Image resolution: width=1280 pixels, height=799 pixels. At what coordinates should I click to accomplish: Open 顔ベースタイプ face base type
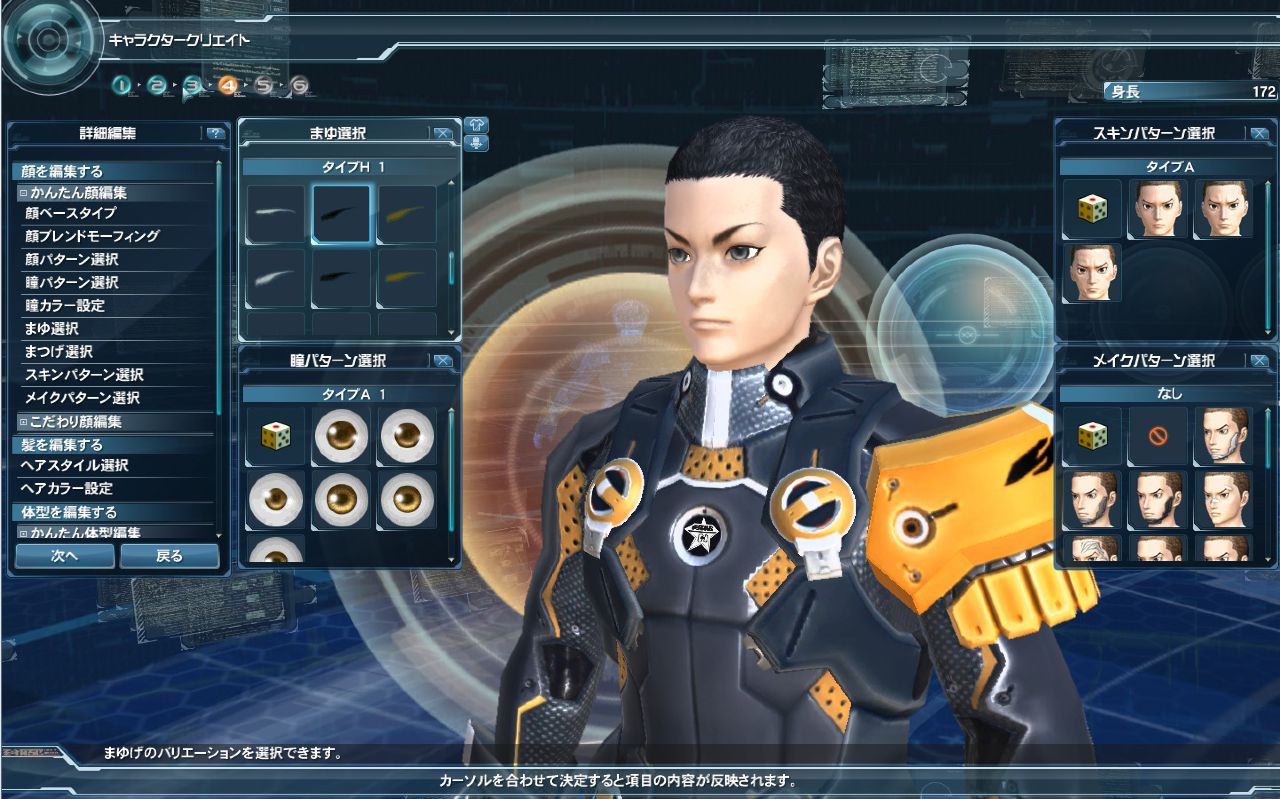point(70,213)
